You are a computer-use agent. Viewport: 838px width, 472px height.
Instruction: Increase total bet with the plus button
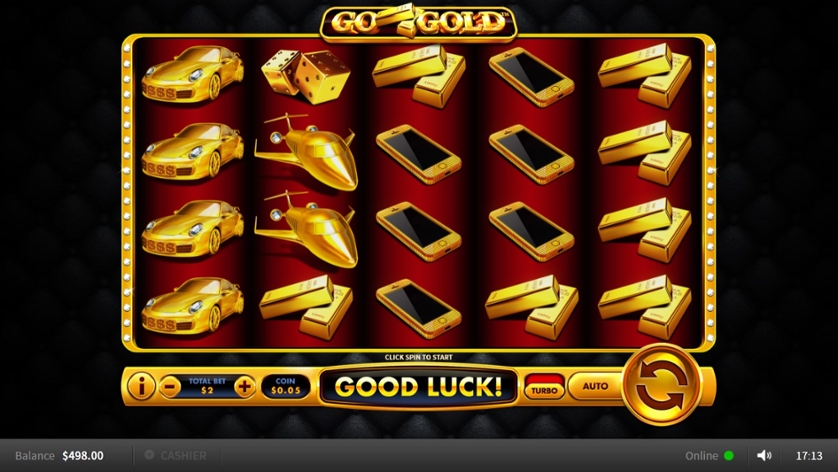[244, 386]
